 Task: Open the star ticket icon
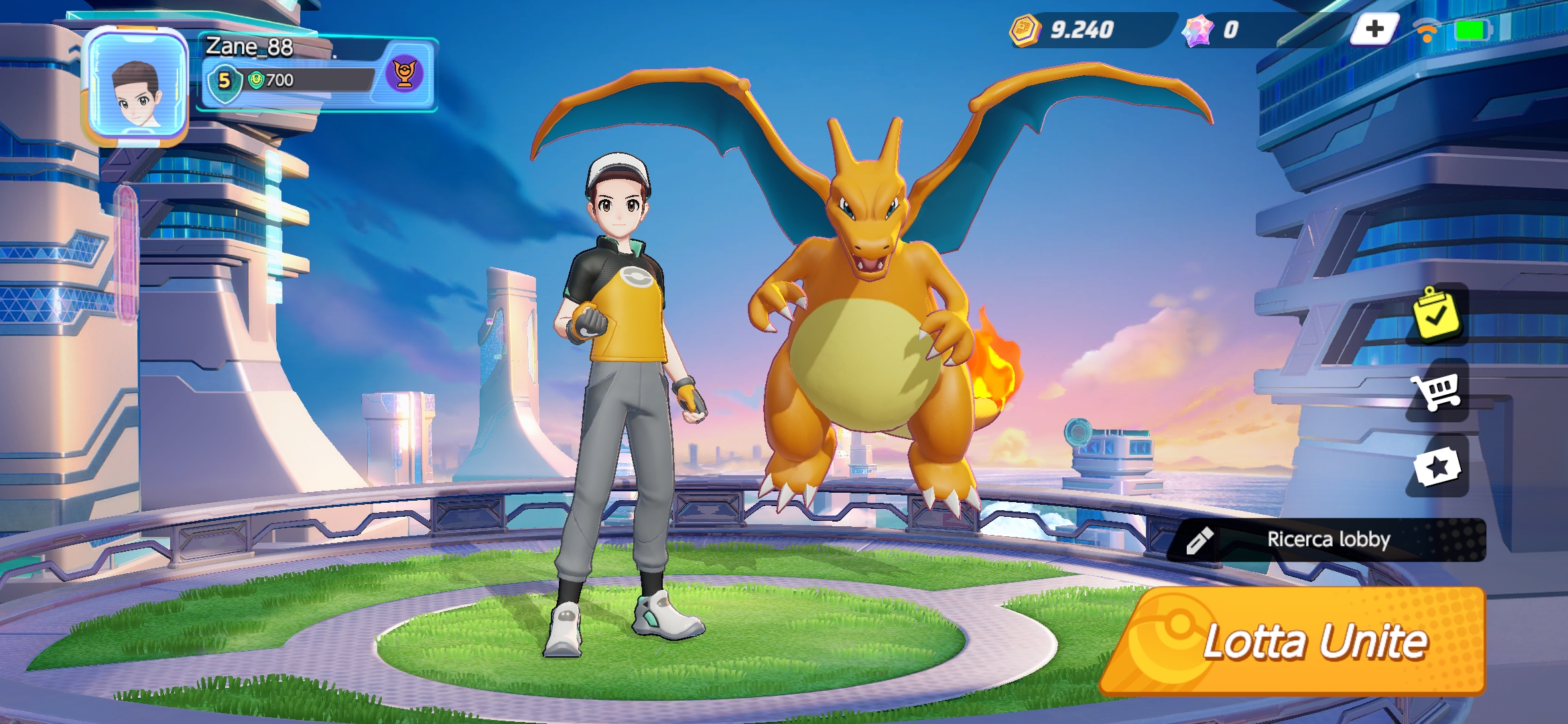tap(1437, 467)
